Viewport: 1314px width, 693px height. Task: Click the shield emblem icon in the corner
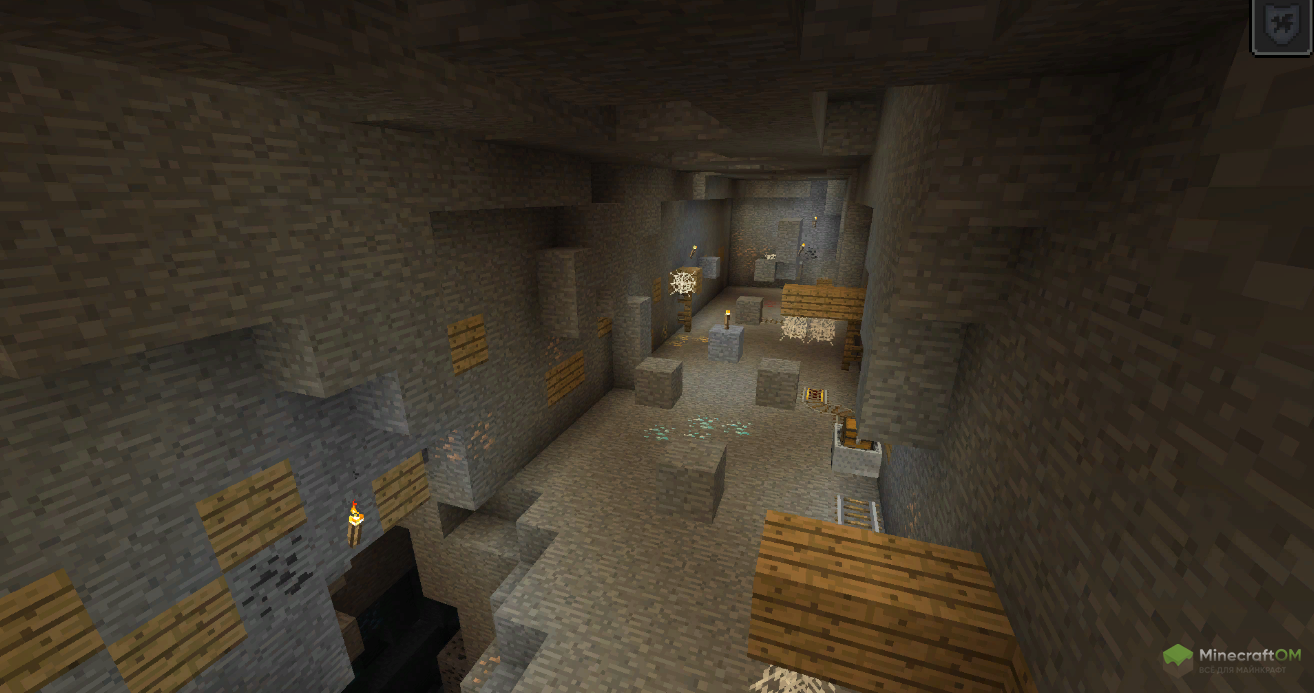[1282, 25]
